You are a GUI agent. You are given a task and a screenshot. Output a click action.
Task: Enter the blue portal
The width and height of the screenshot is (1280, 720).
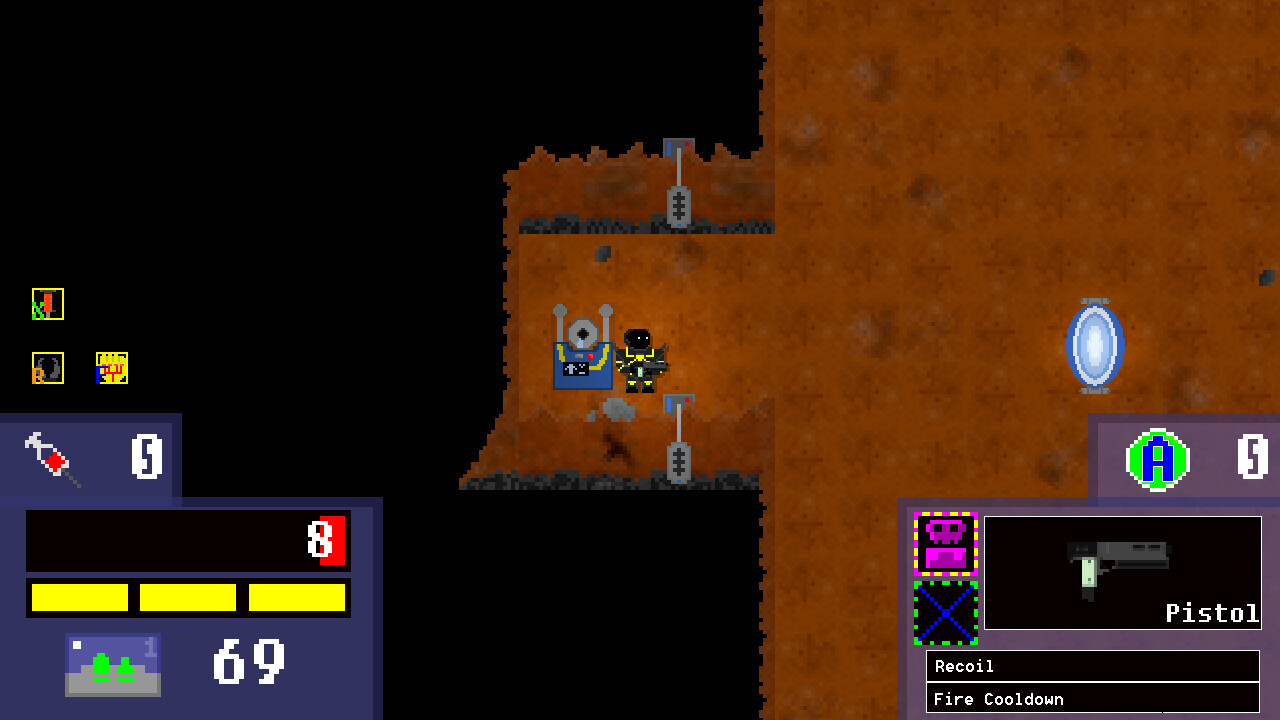(1096, 346)
